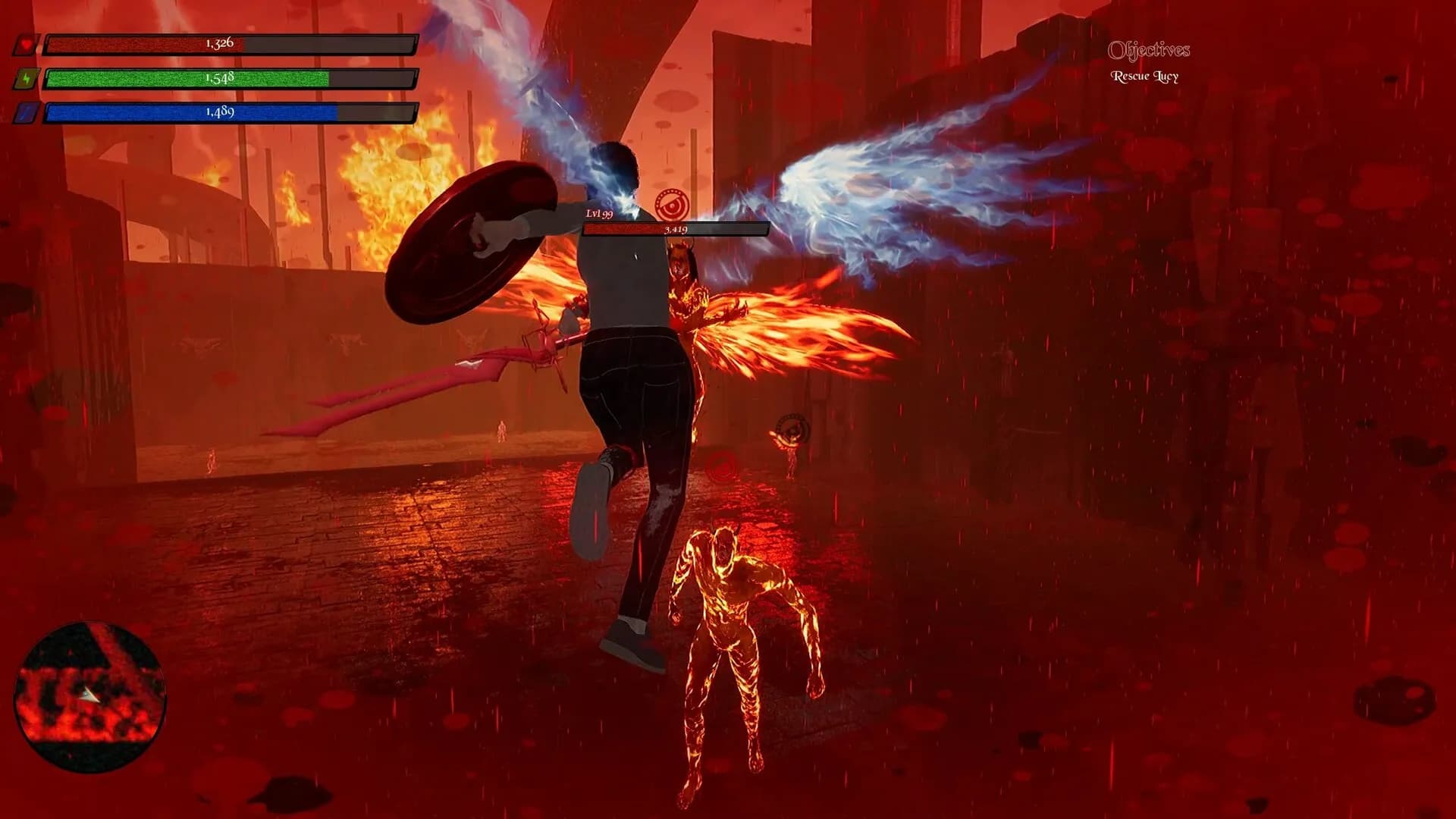This screenshot has height=819, width=1456.
Task: Select the Rescue Lucy objective
Action: 1144,77
